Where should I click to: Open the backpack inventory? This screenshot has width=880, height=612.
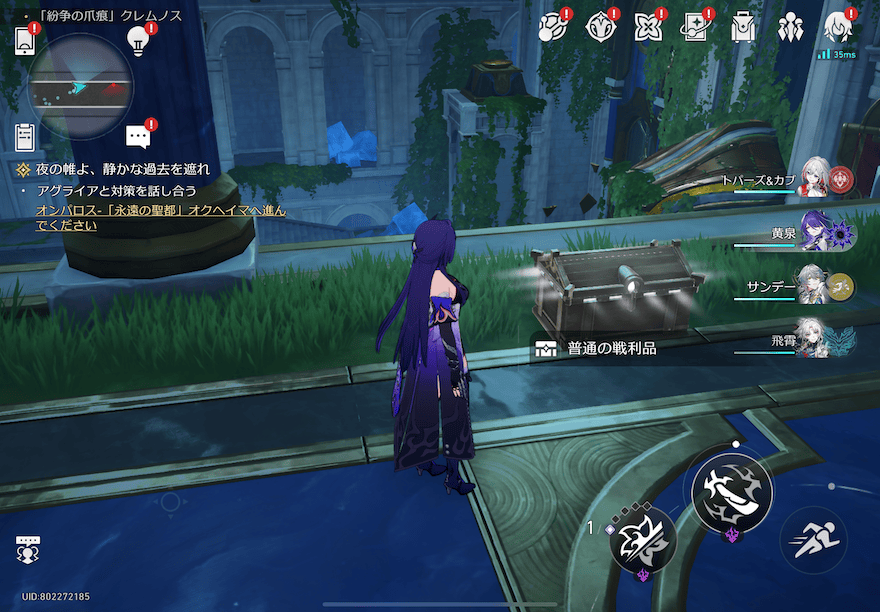(742, 27)
